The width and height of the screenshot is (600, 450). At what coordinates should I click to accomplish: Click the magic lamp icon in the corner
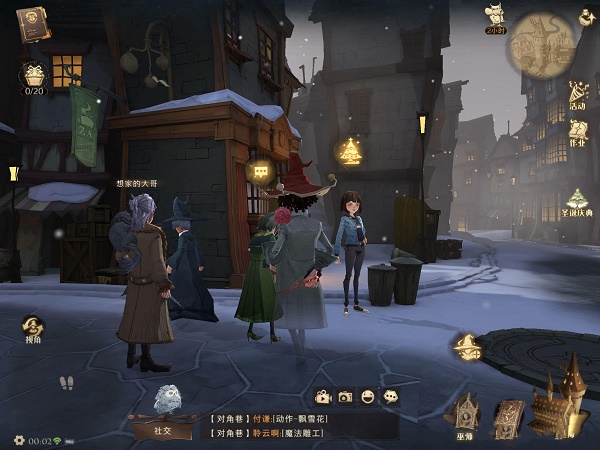tap(586, 16)
